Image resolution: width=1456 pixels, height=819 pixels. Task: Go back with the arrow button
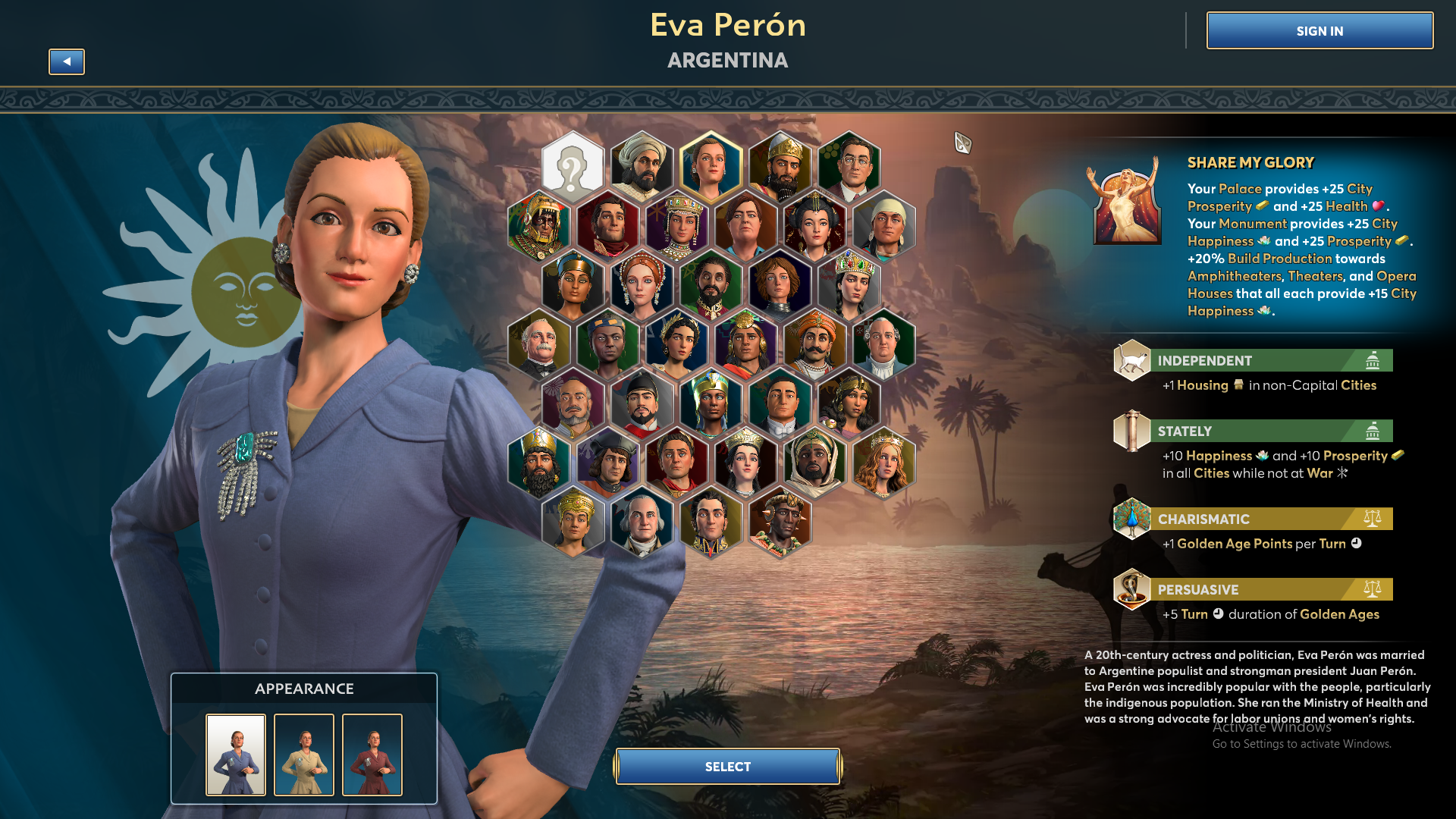pyautogui.click(x=67, y=61)
